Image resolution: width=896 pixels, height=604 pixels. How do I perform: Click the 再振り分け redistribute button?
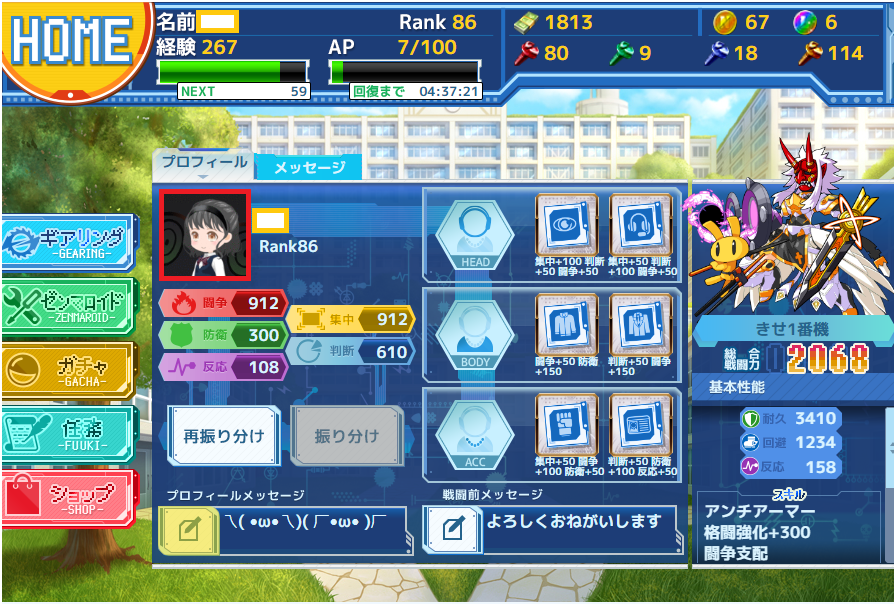click(x=223, y=435)
